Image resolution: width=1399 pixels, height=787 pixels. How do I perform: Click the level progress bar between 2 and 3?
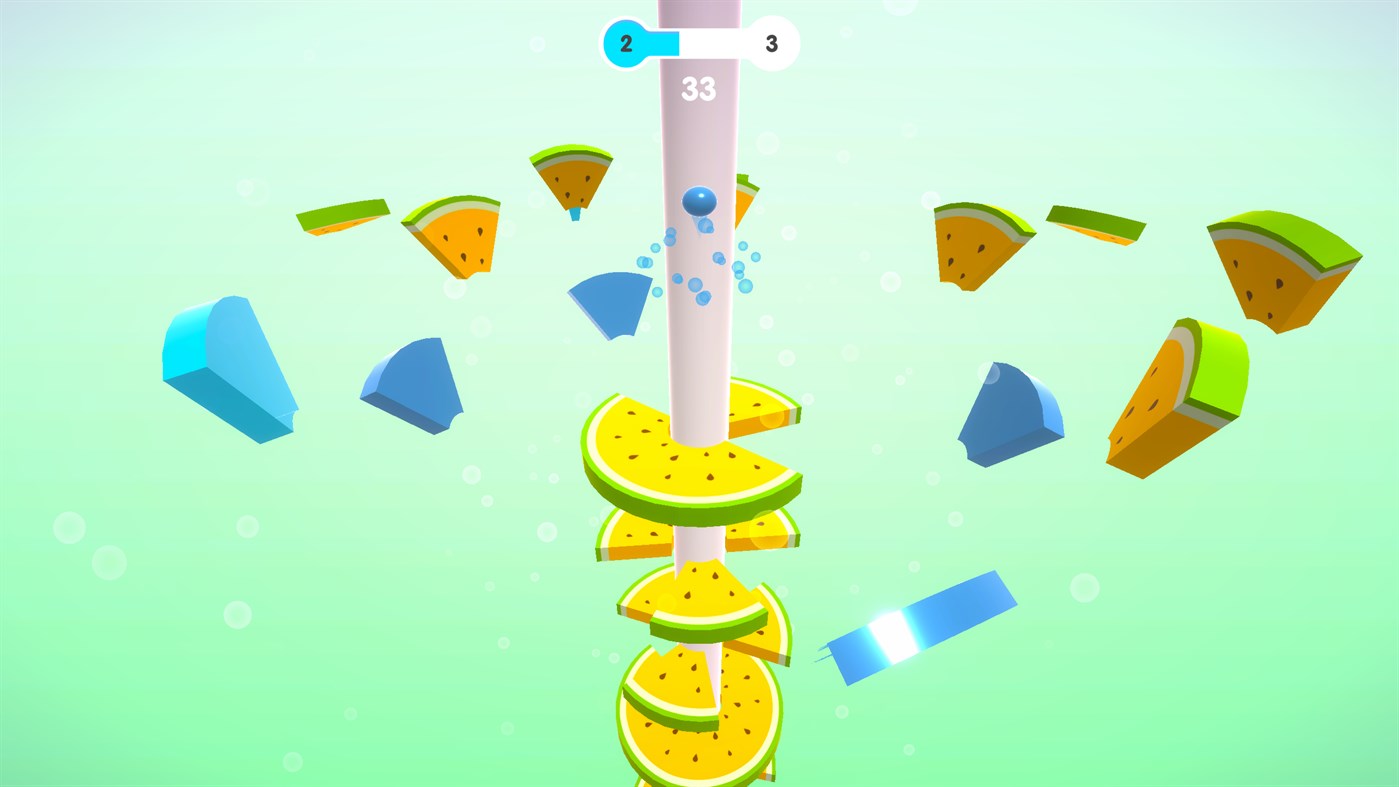700,42
